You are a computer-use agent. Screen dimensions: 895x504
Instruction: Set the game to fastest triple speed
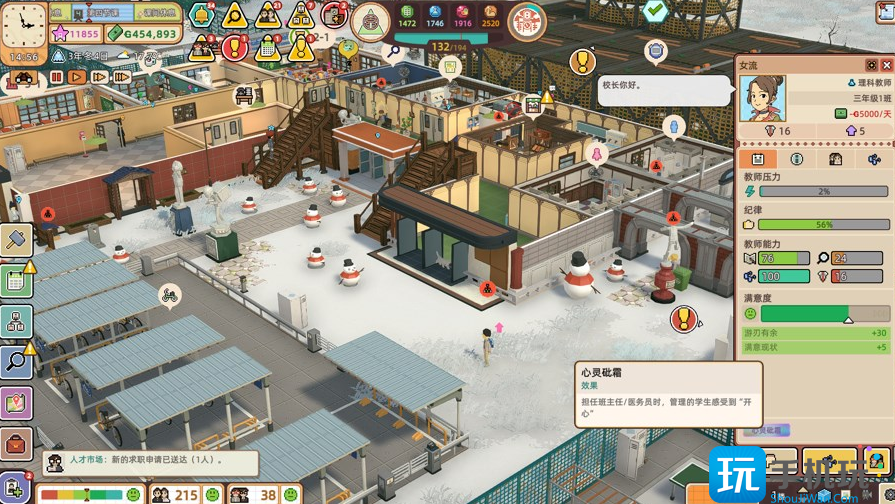click(x=122, y=77)
